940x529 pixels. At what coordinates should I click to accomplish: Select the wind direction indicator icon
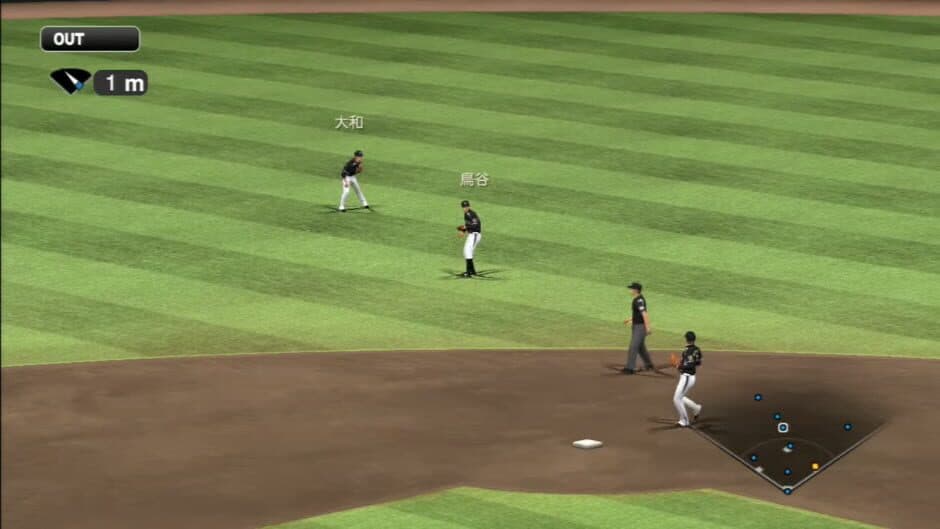(x=70, y=81)
